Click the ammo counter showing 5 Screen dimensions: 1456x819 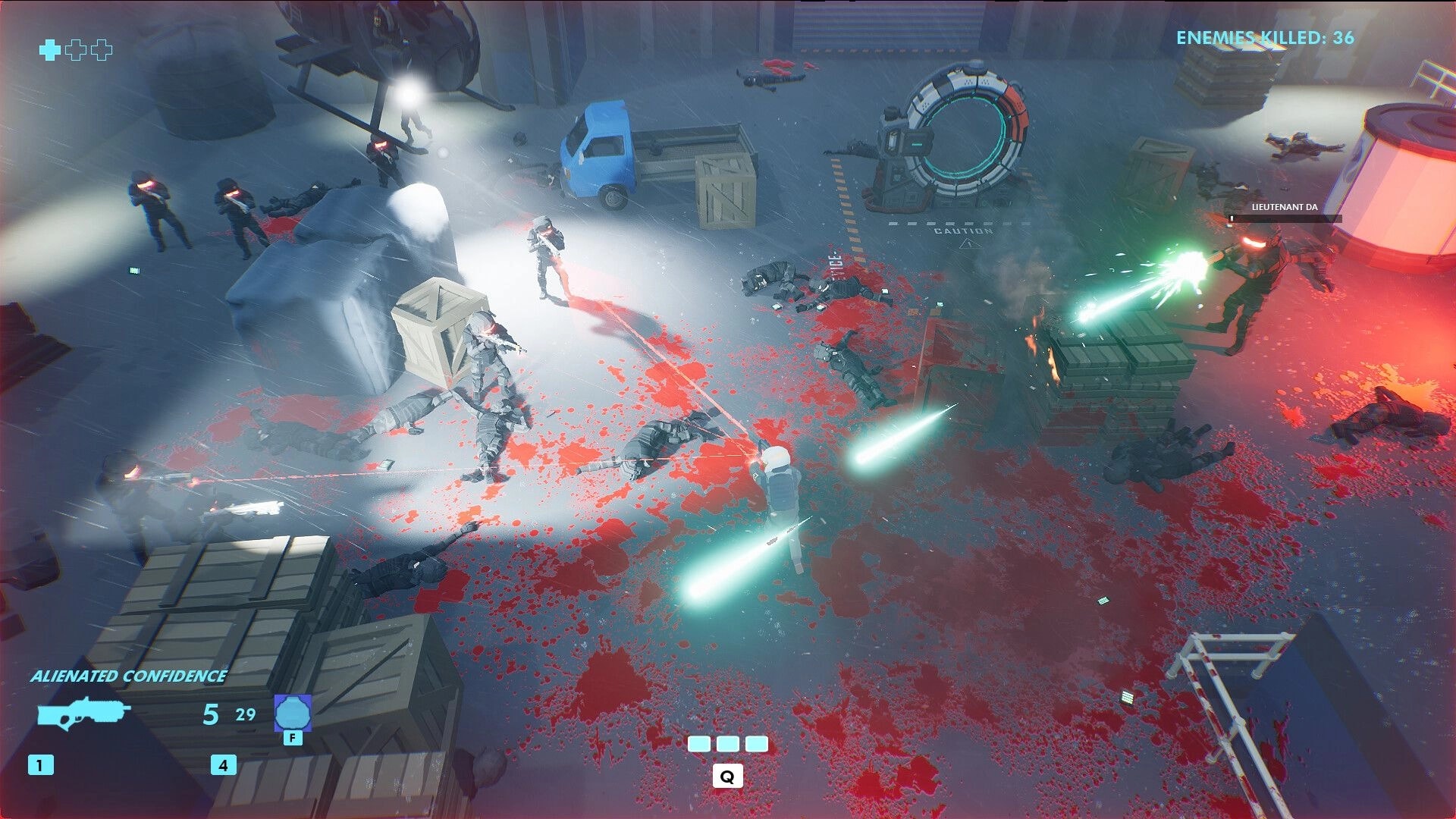[210, 714]
